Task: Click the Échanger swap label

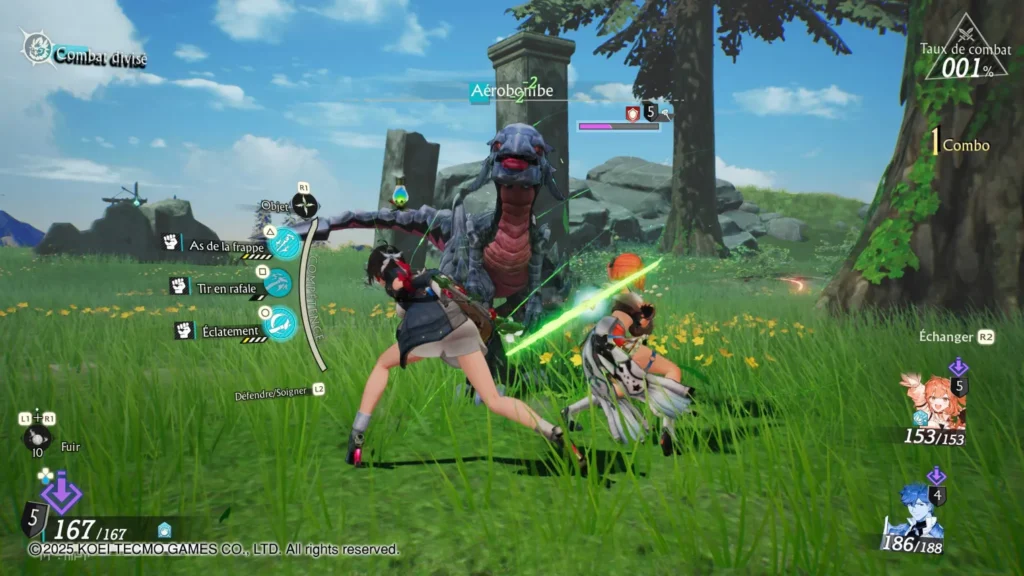Action: (945, 337)
